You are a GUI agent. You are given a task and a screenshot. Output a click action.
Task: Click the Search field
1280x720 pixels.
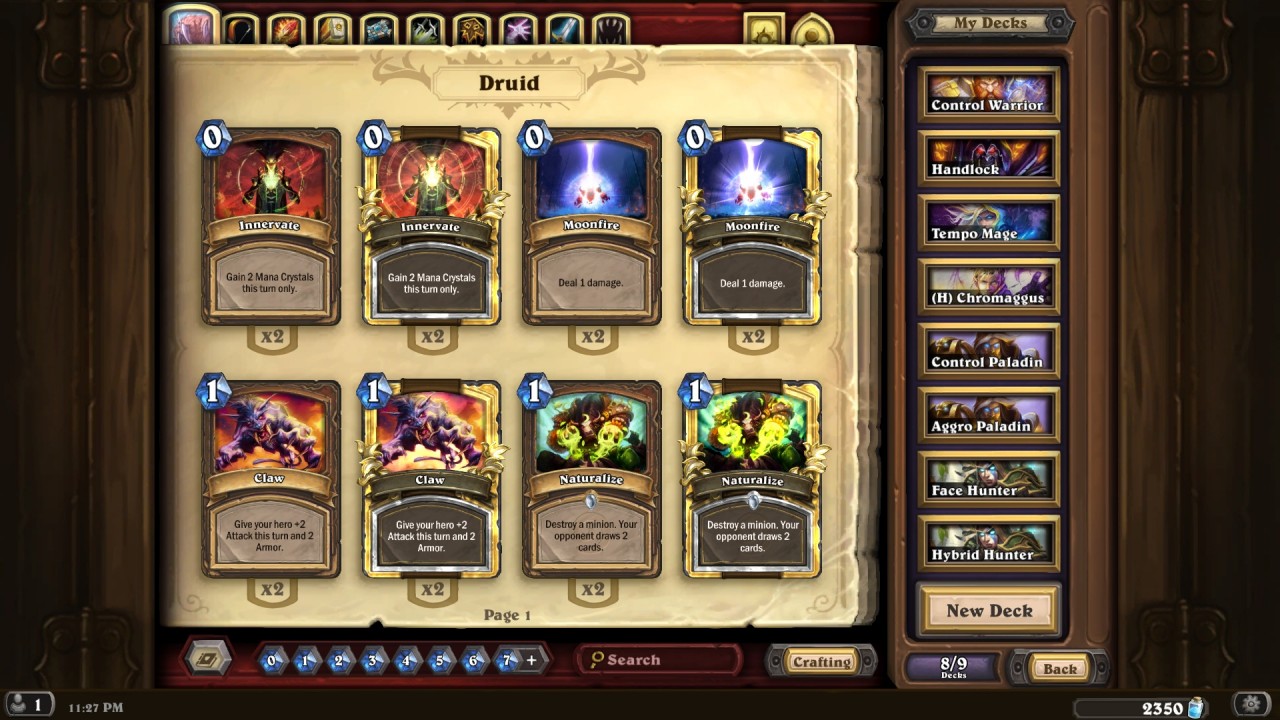[x=660, y=660]
